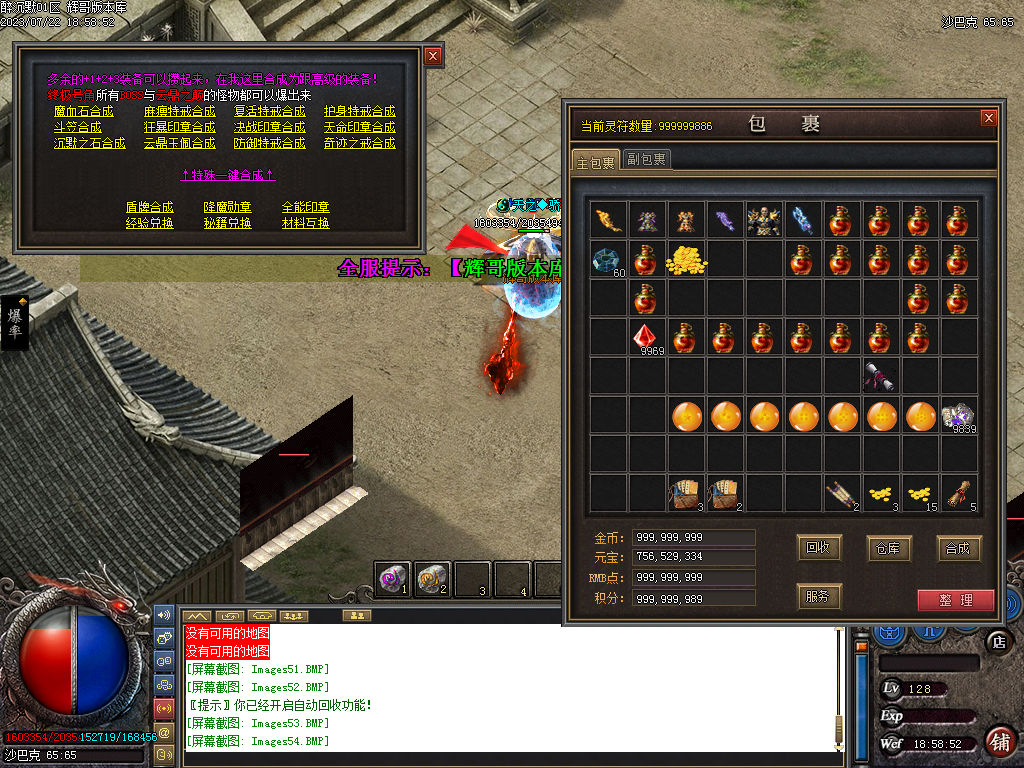The image size is (1024, 768).
Task: Select the 盾牌合成 link
Action: click(149, 207)
